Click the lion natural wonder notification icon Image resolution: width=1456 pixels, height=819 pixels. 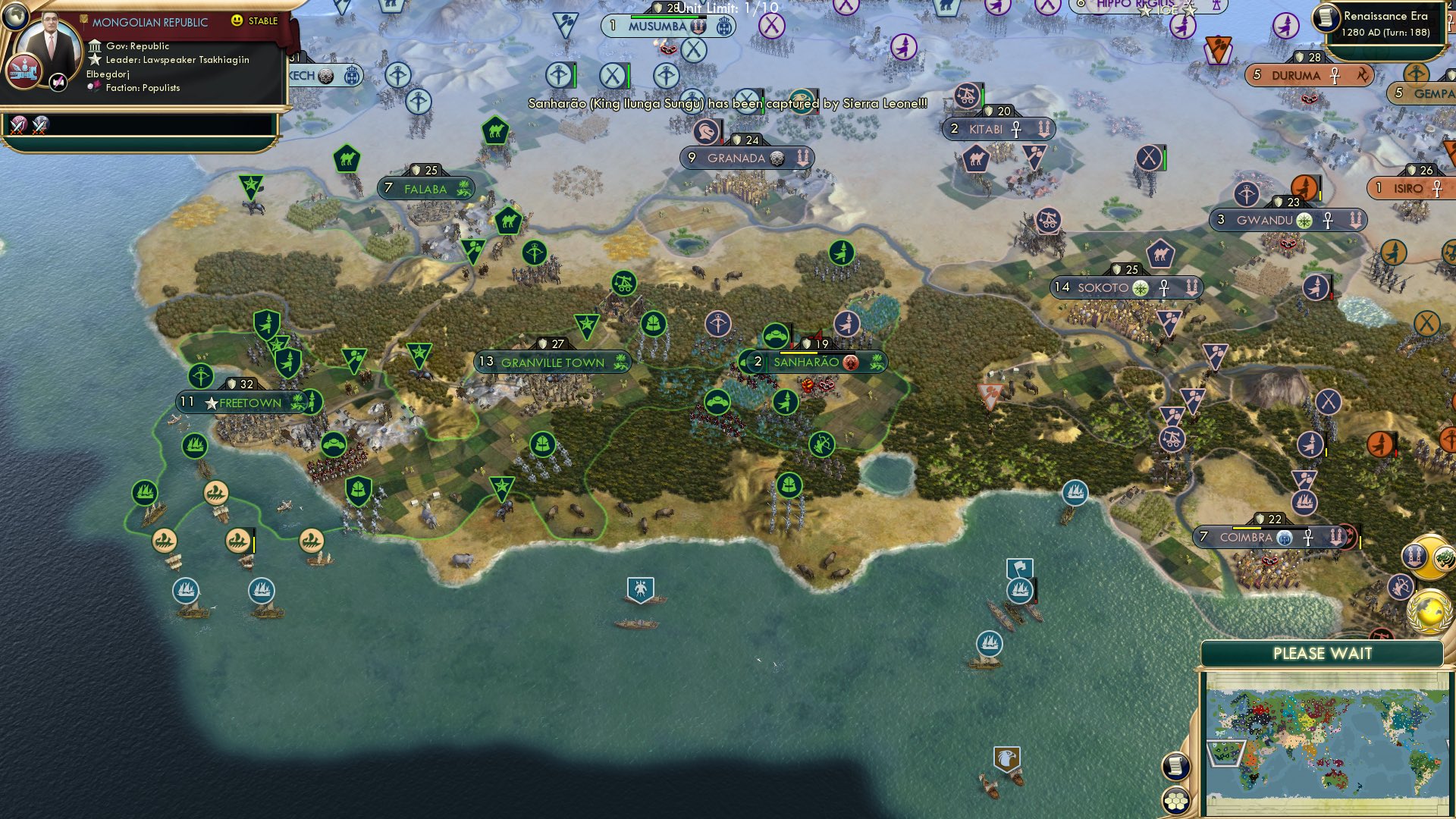1444,559
